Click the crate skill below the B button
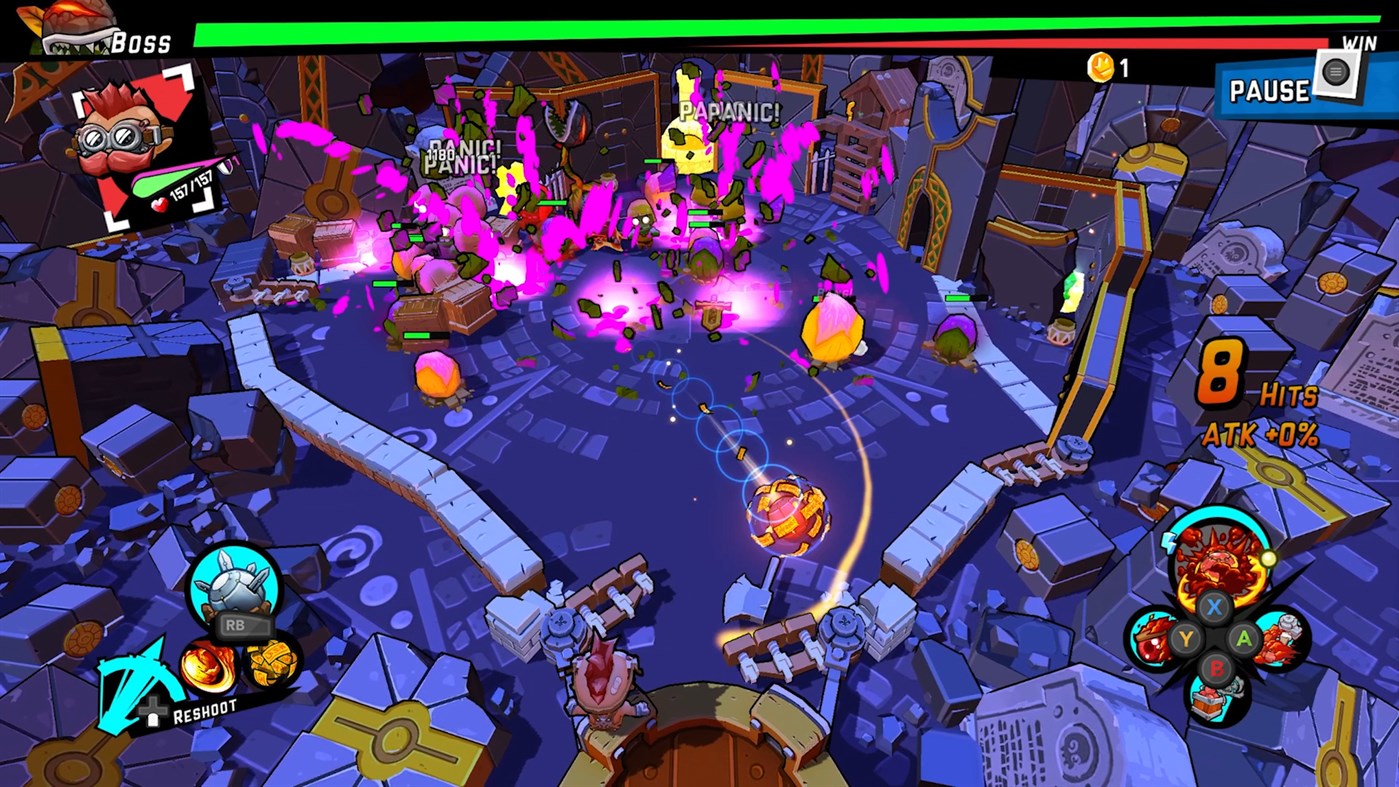 1209,700
